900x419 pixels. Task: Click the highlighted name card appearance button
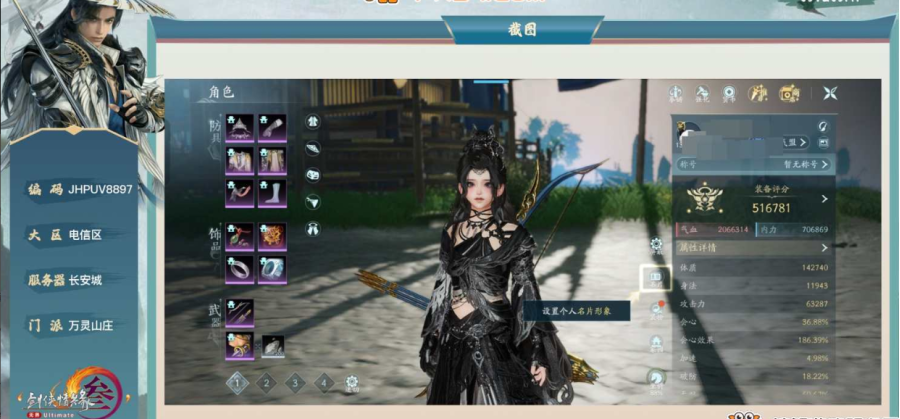[655, 277]
